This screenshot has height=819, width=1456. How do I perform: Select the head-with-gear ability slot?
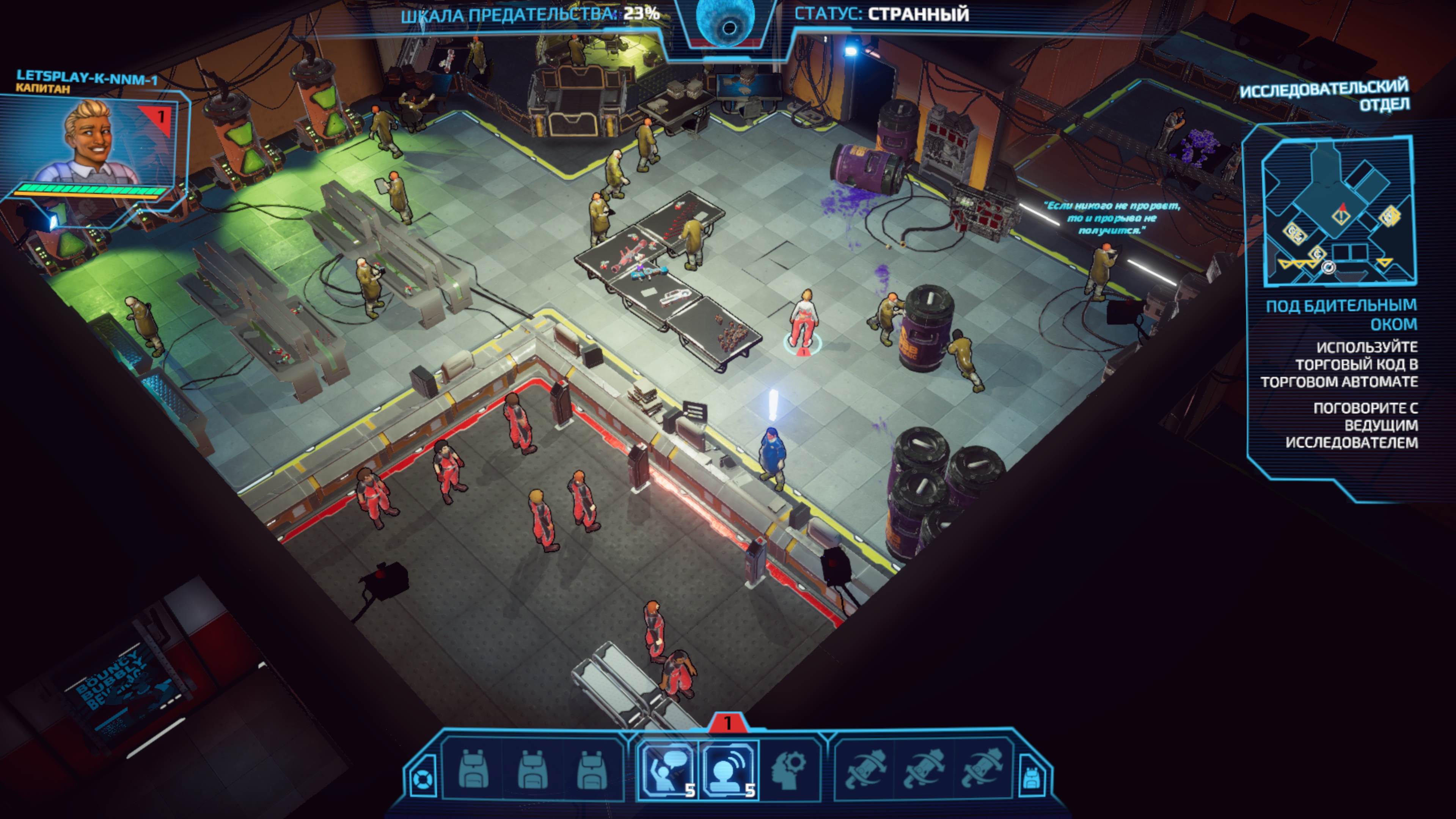pyautogui.click(x=789, y=770)
